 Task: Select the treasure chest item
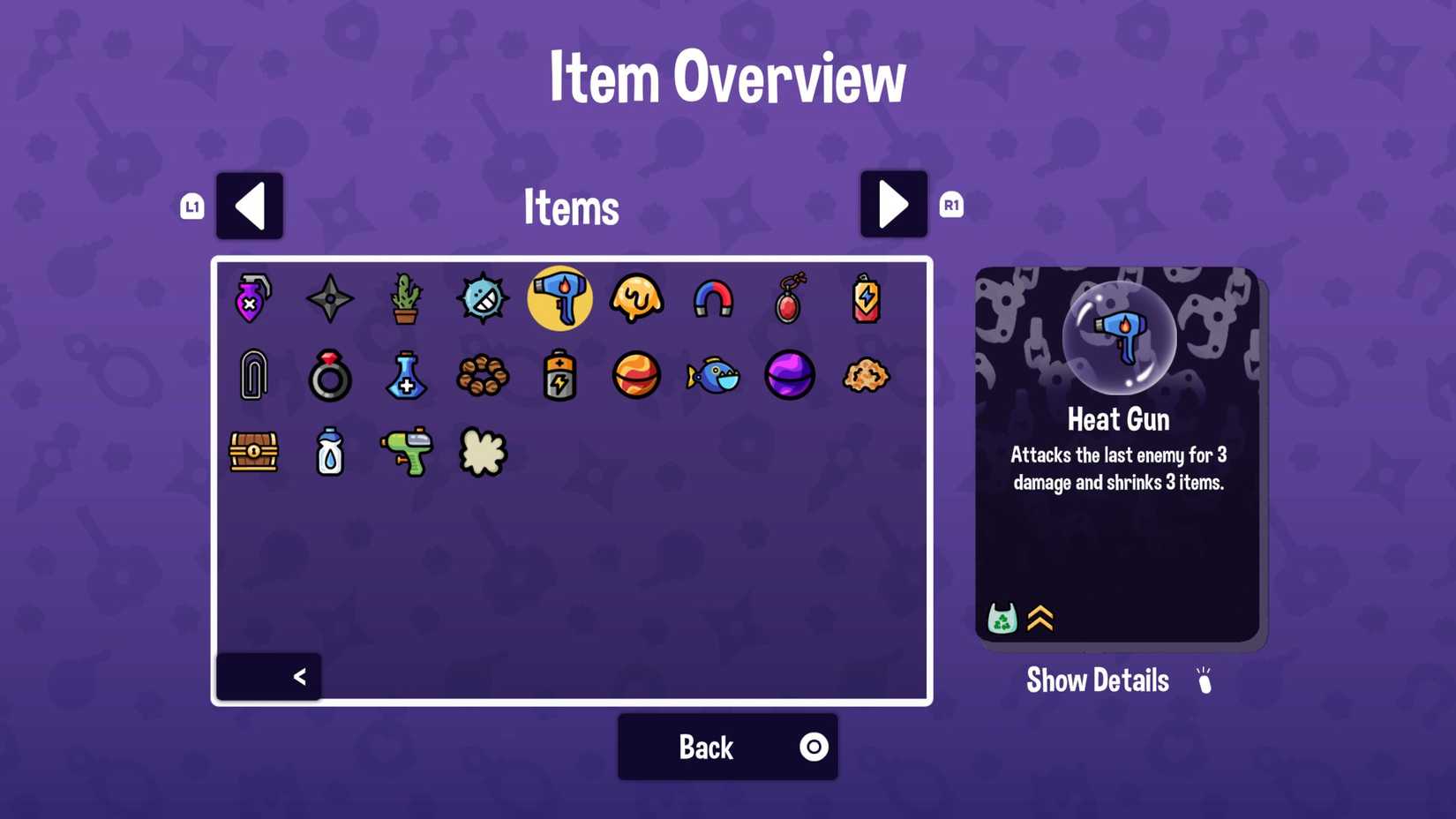pyautogui.click(x=253, y=452)
